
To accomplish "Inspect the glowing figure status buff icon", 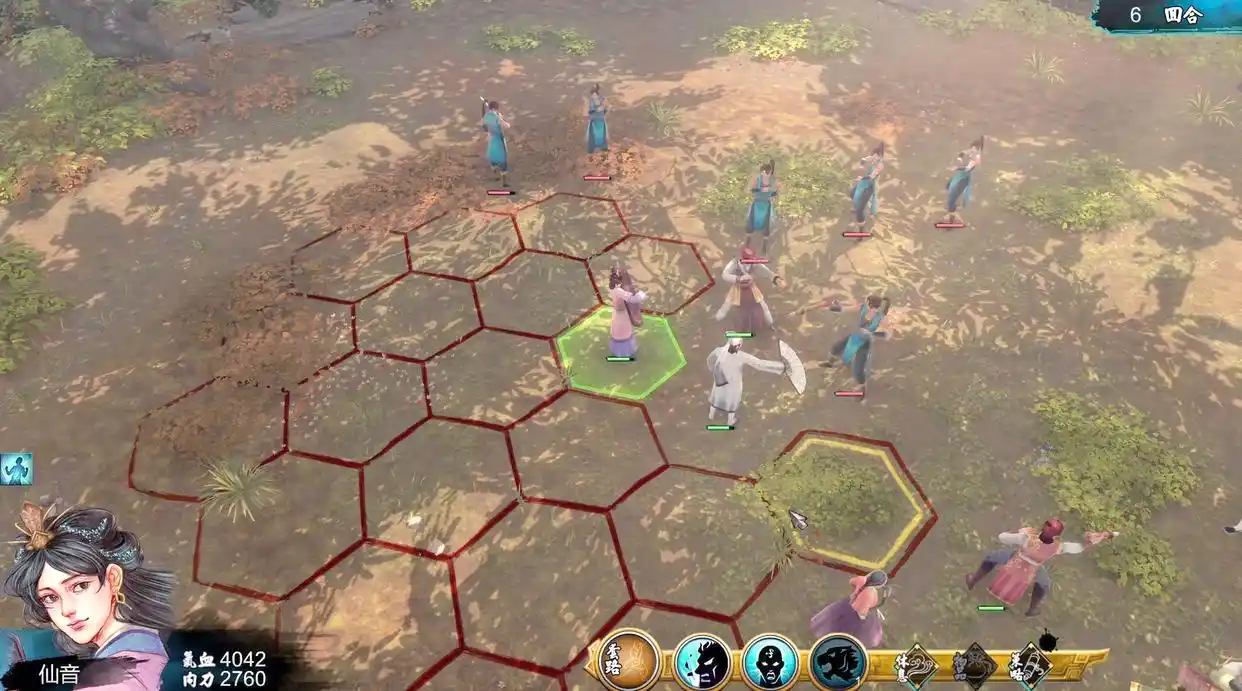I will click(16, 468).
